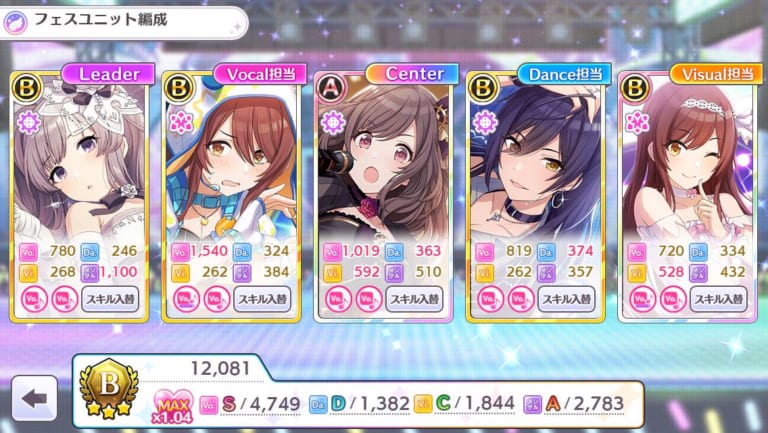This screenshot has width=768, height=433.
Task: Swap skills on the Vocal担当 card
Action: [263, 298]
